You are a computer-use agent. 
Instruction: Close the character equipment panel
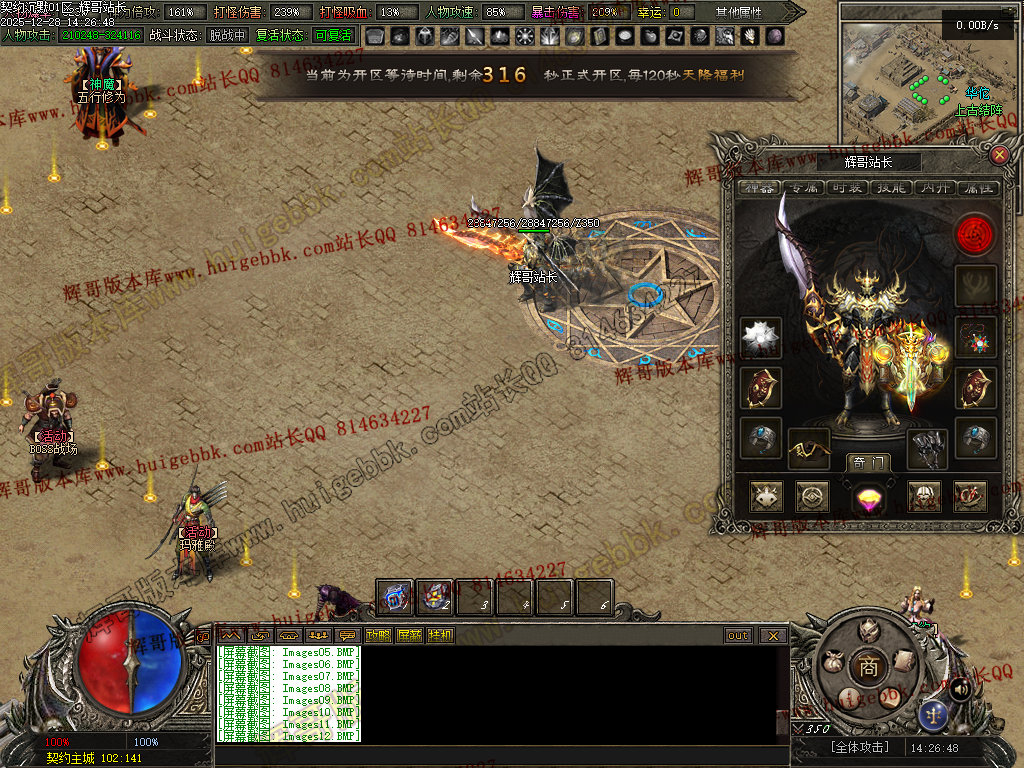[998, 155]
